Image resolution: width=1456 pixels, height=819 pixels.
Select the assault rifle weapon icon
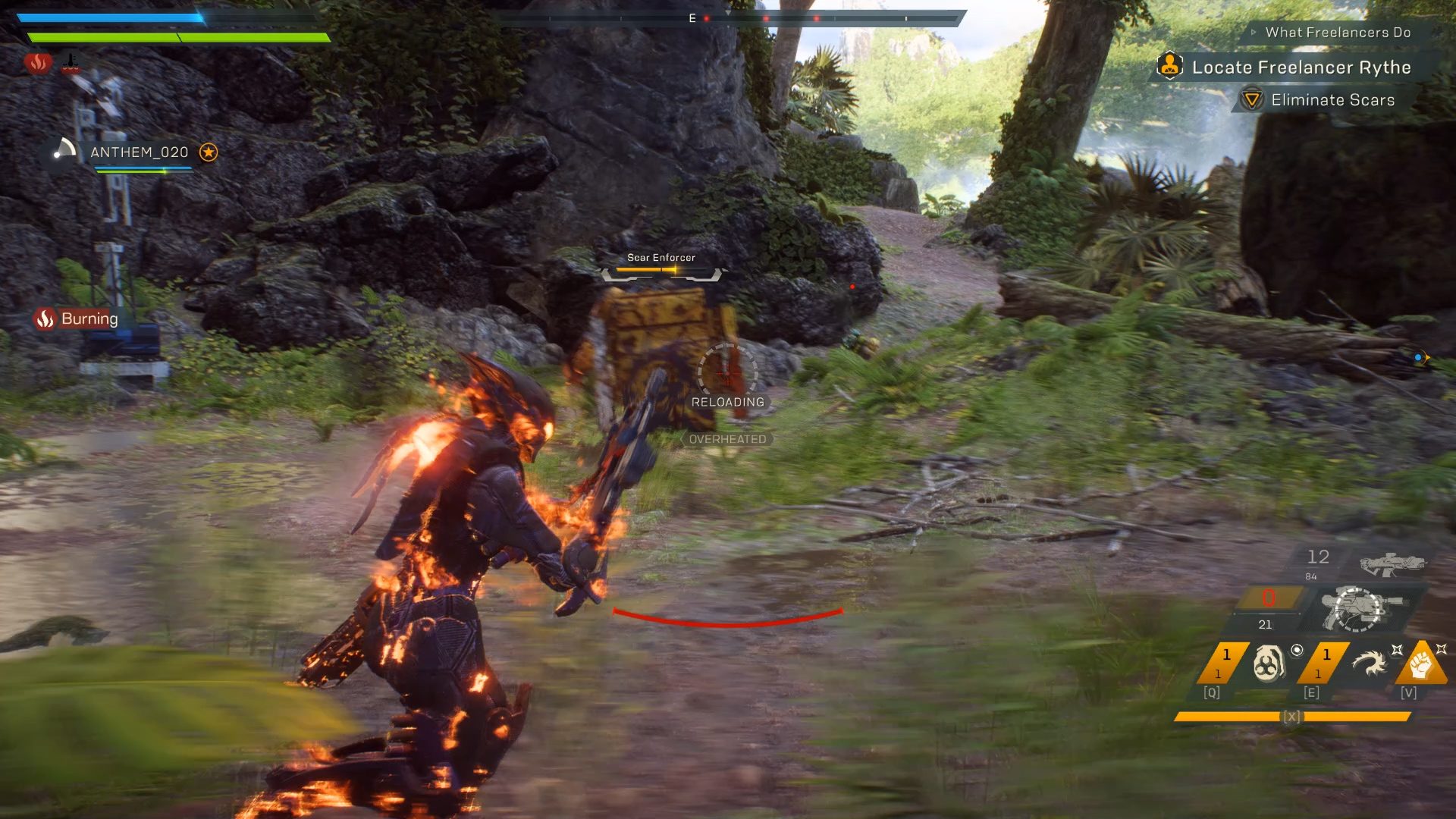coord(1391,564)
